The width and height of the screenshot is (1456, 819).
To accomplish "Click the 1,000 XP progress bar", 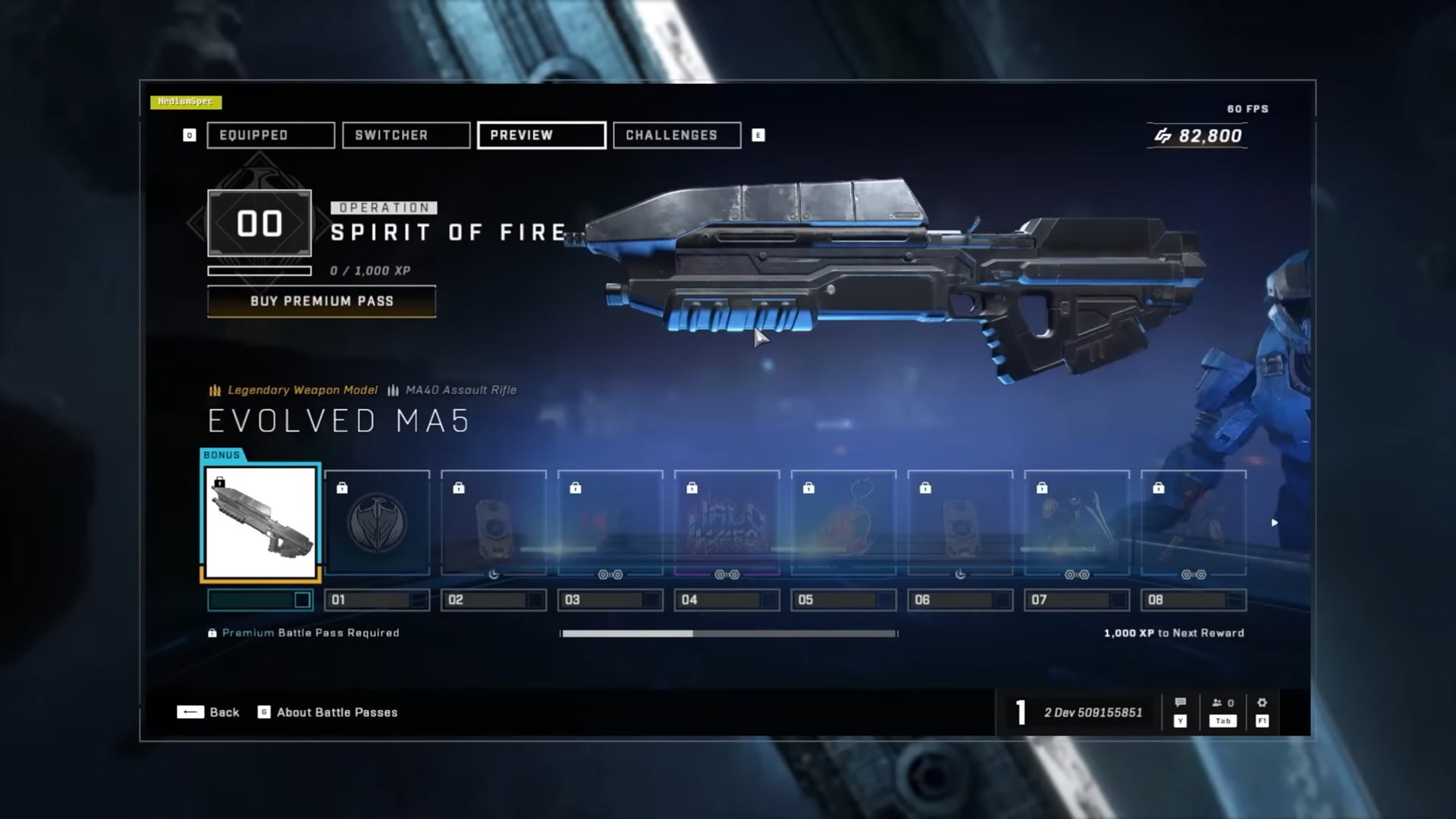I will 728,632.
